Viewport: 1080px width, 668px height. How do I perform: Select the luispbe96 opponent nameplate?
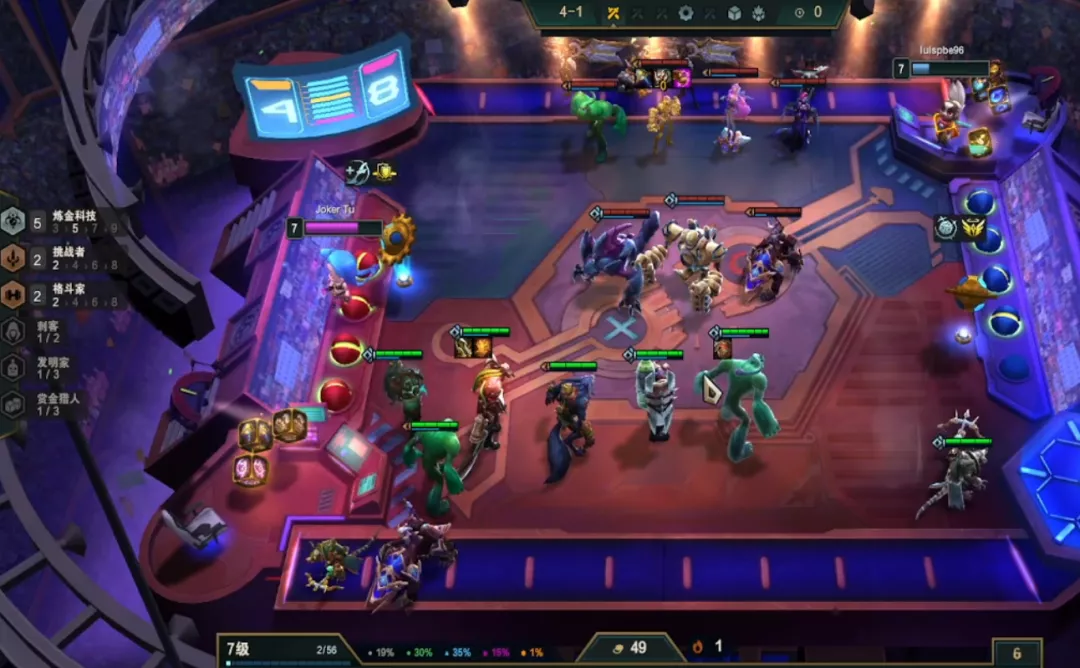944,68
